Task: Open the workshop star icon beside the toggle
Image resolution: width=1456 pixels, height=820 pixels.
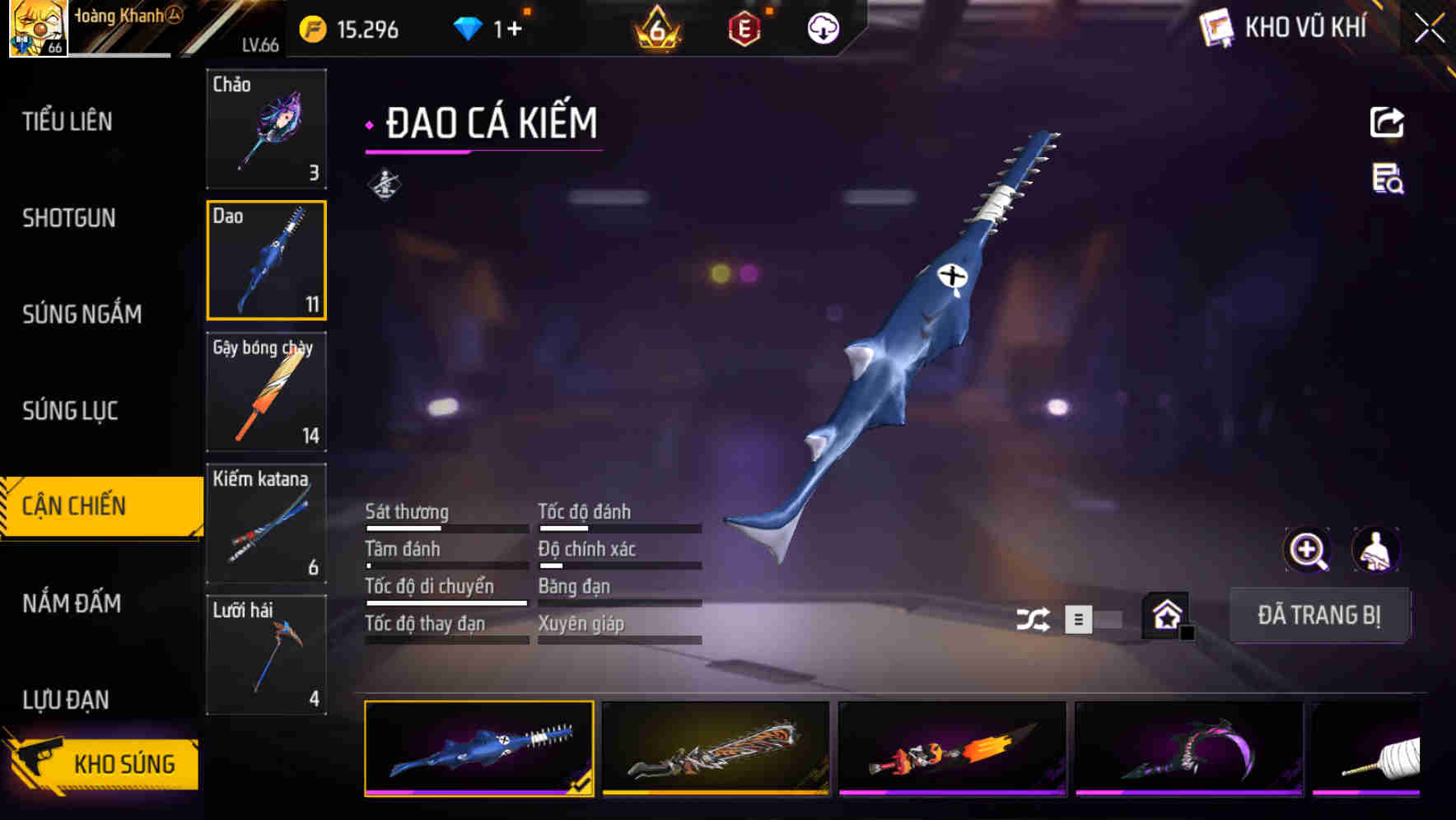Action: tap(1166, 615)
